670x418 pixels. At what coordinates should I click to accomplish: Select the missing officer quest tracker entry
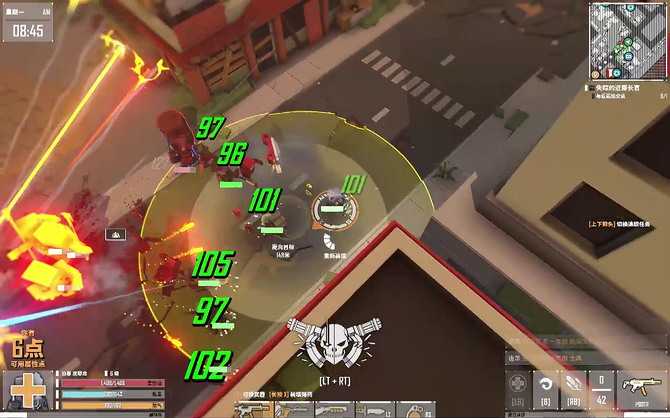tap(625, 89)
